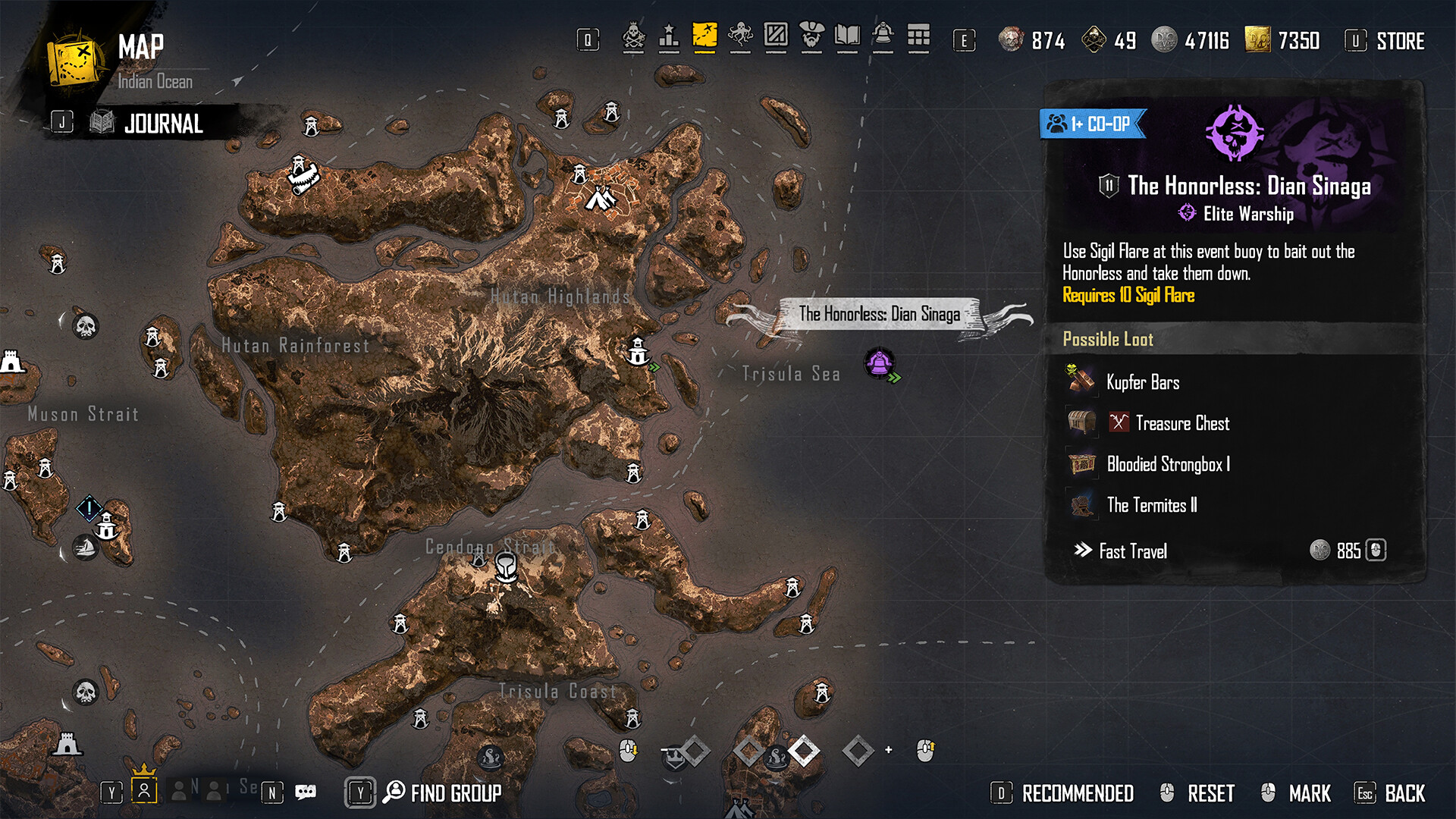
Task: Select the highlighted treasure map tab
Action: coord(704,36)
